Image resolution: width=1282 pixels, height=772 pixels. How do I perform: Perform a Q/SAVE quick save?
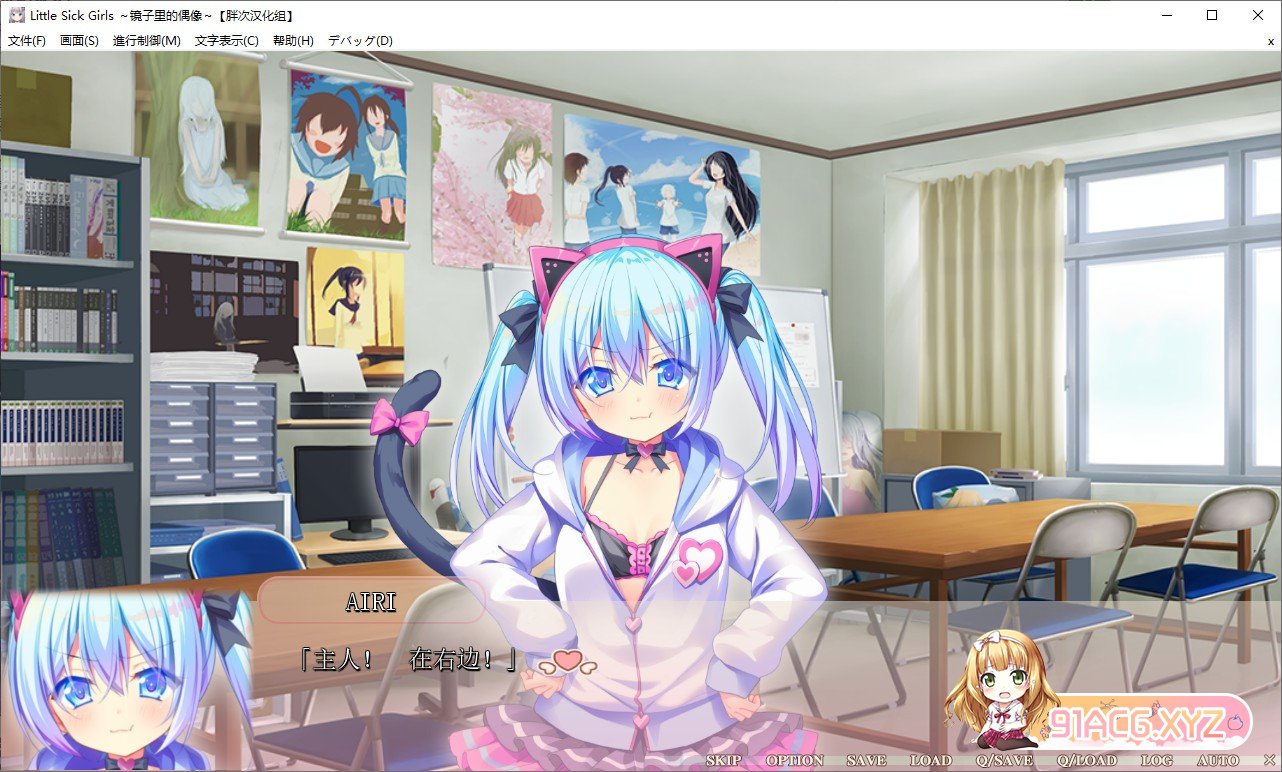pos(1006,760)
